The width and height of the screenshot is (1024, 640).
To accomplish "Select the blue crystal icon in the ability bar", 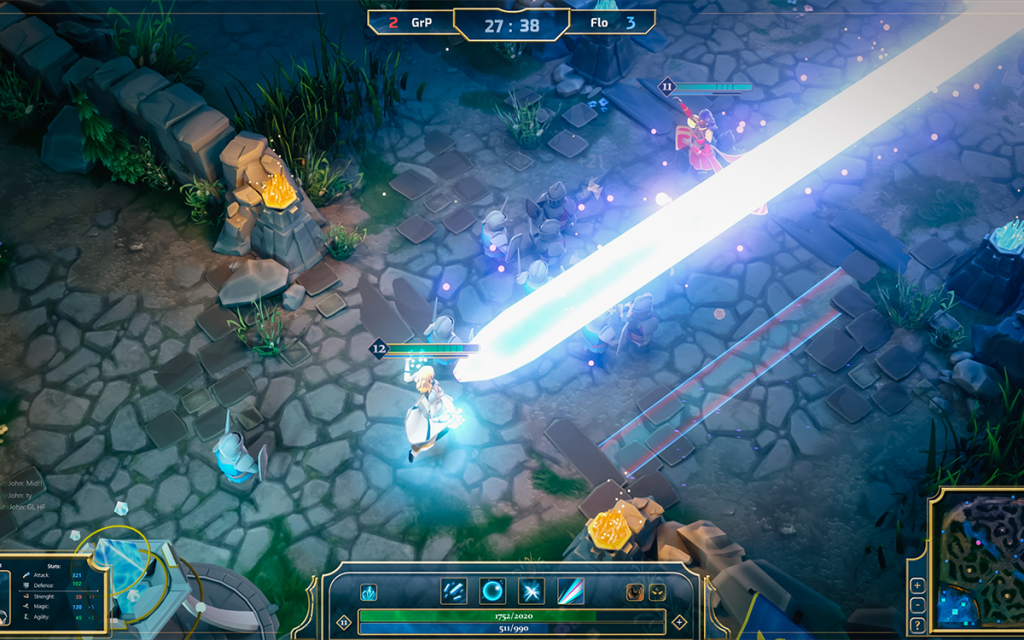I will click(369, 592).
